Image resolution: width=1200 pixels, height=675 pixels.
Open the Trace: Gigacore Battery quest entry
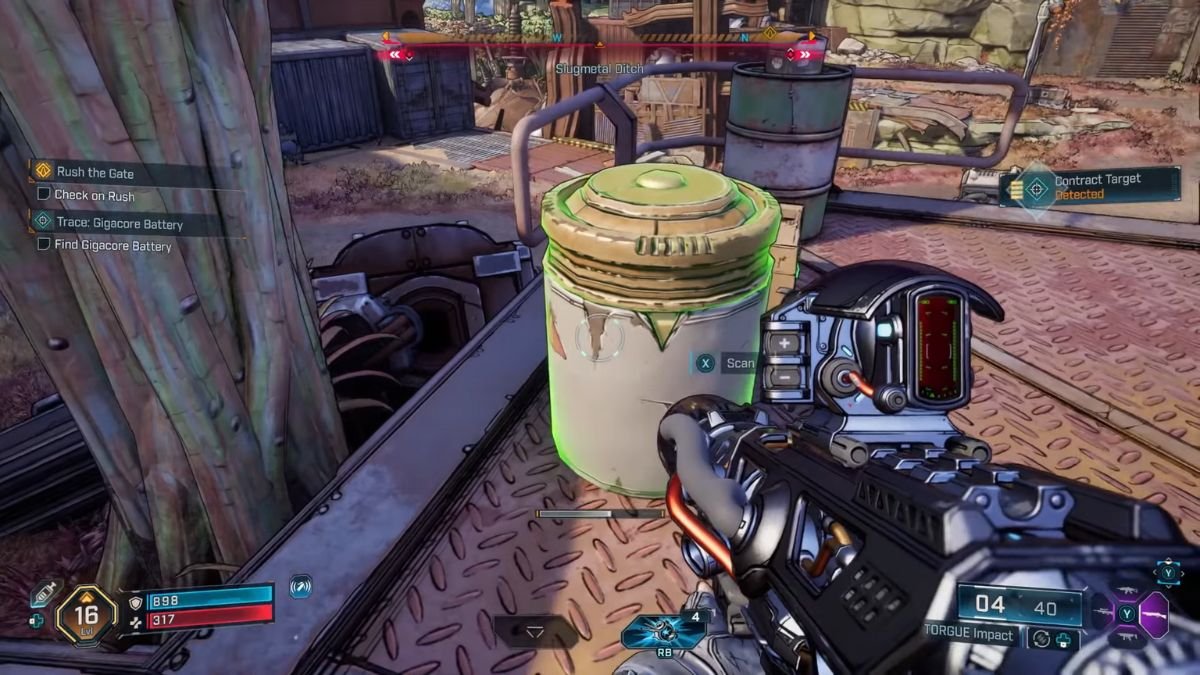[119, 224]
